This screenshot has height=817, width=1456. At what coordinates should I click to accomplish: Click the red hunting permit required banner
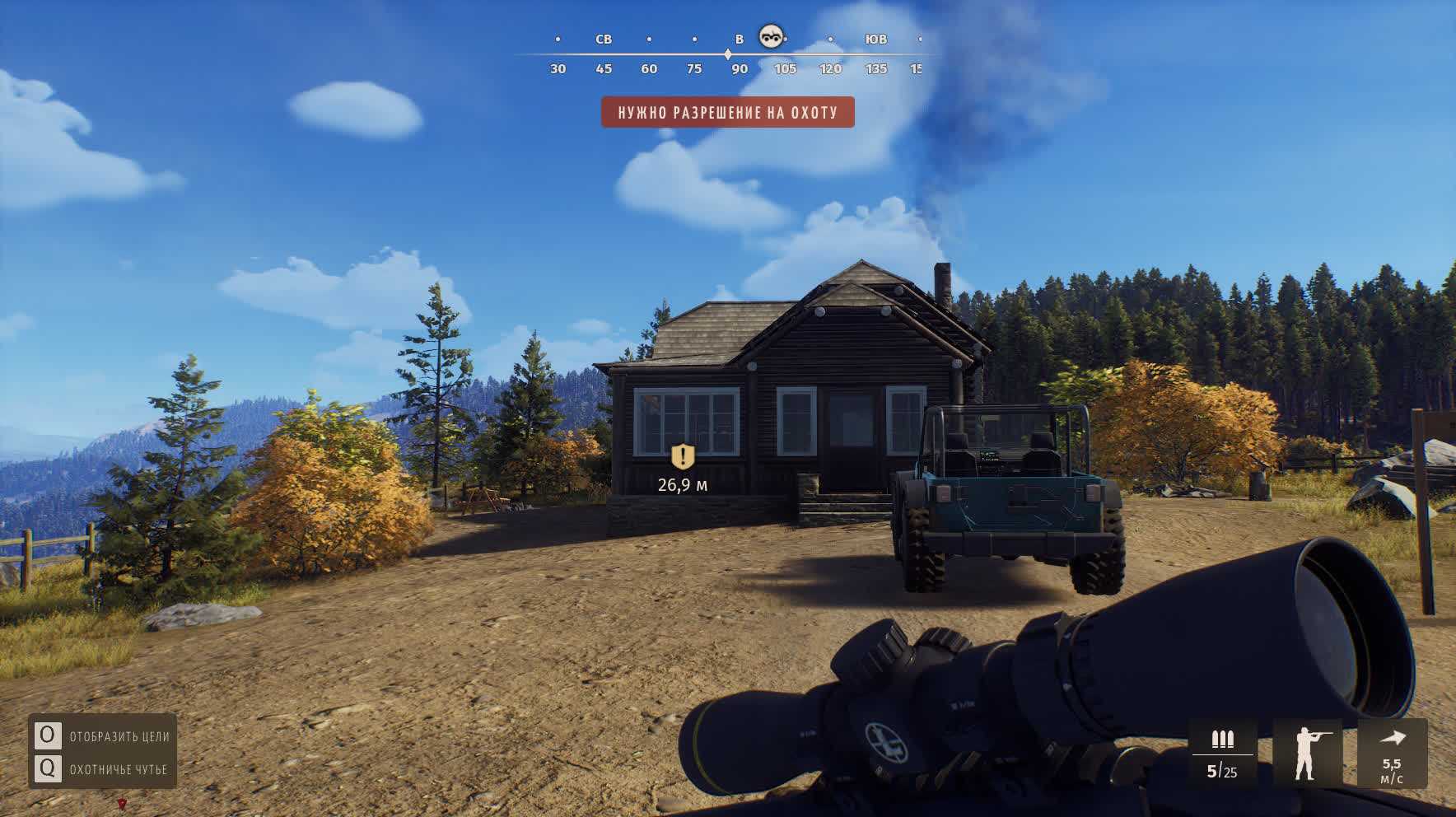pyautogui.click(x=727, y=112)
